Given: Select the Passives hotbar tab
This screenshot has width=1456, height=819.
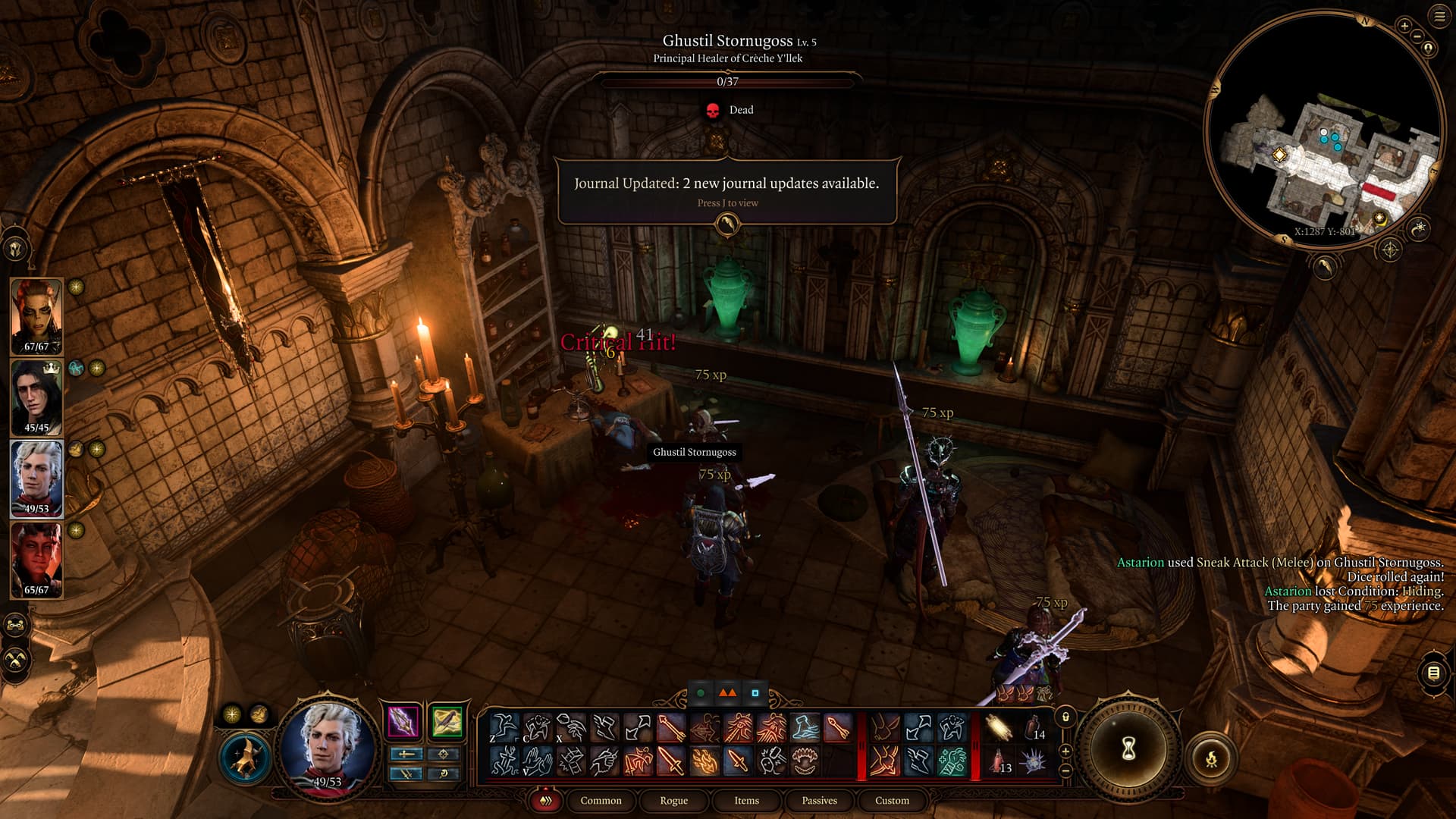Looking at the screenshot, I should click(x=819, y=800).
